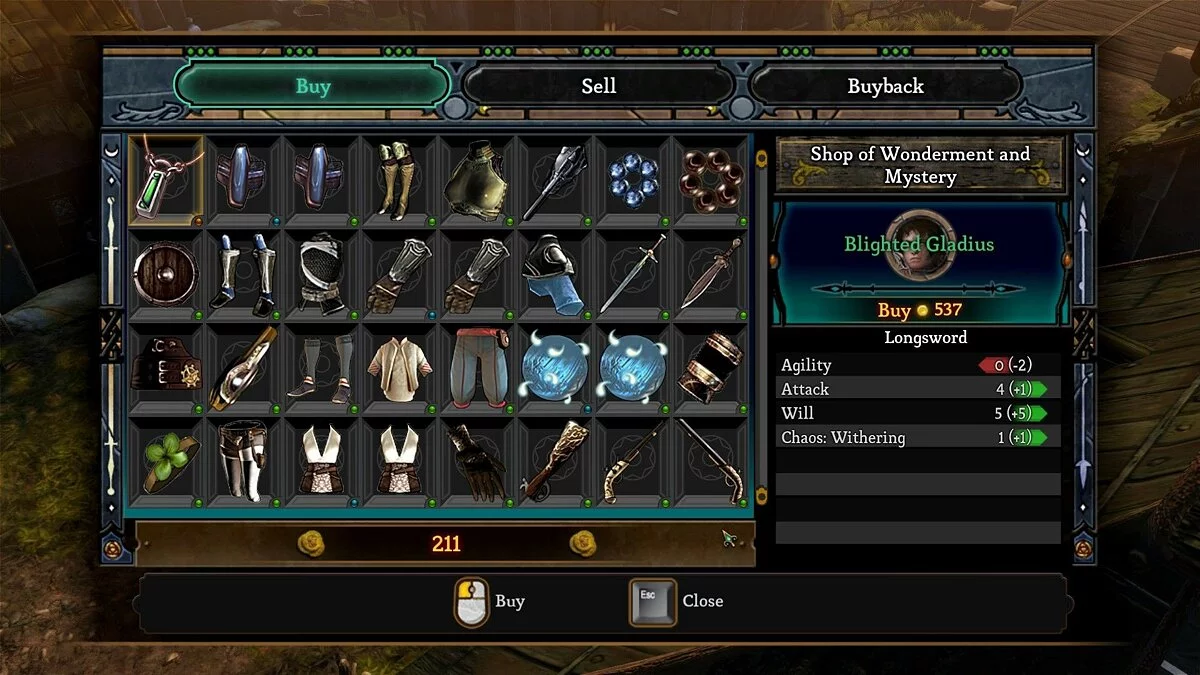Switch to the Sell tab
Image resolution: width=1200 pixels, height=675 pixels.
click(598, 86)
